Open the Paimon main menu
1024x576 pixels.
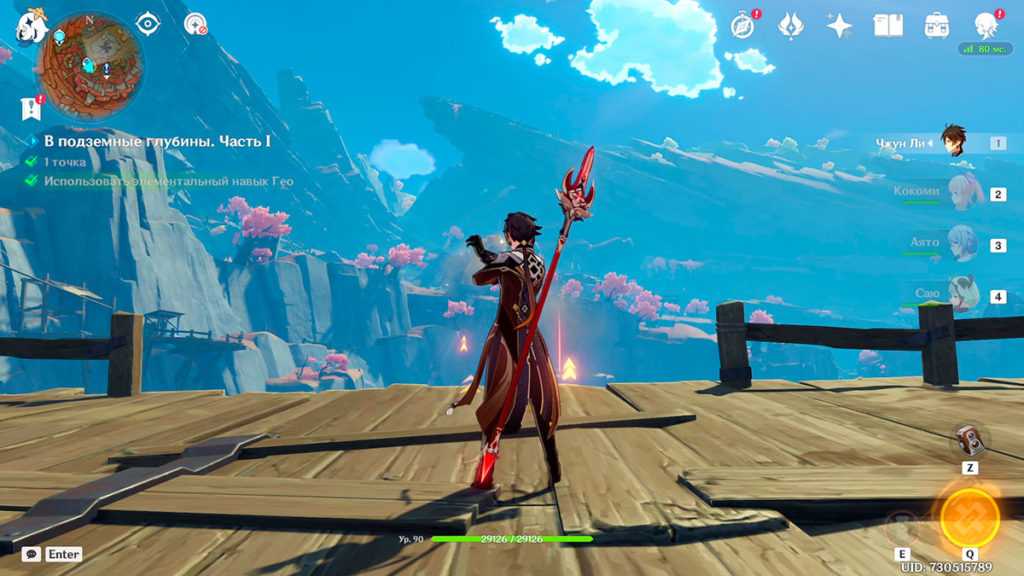tap(30, 27)
